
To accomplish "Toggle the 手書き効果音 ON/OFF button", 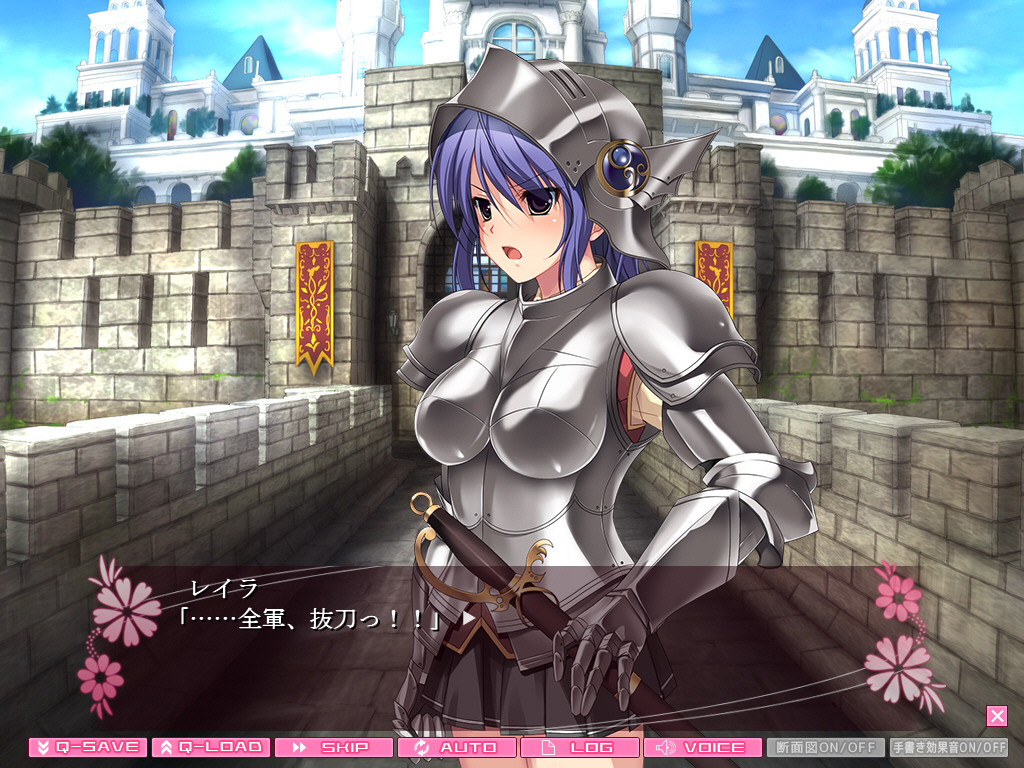I will (x=949, y=747).
